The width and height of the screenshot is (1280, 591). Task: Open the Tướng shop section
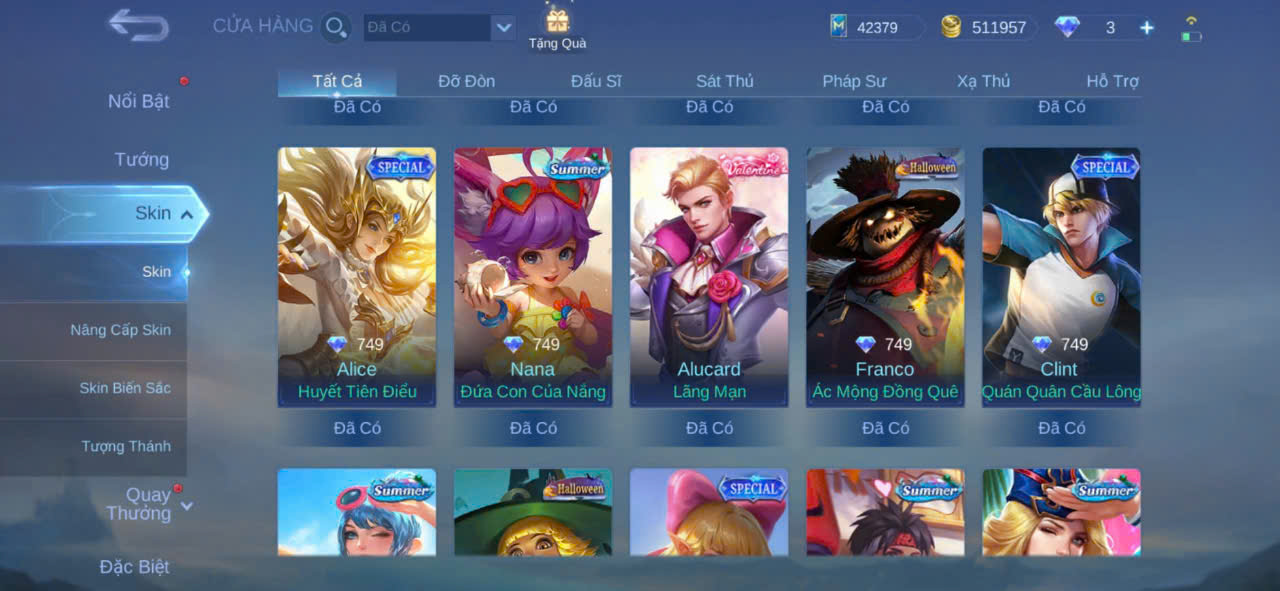pos(141,159)
